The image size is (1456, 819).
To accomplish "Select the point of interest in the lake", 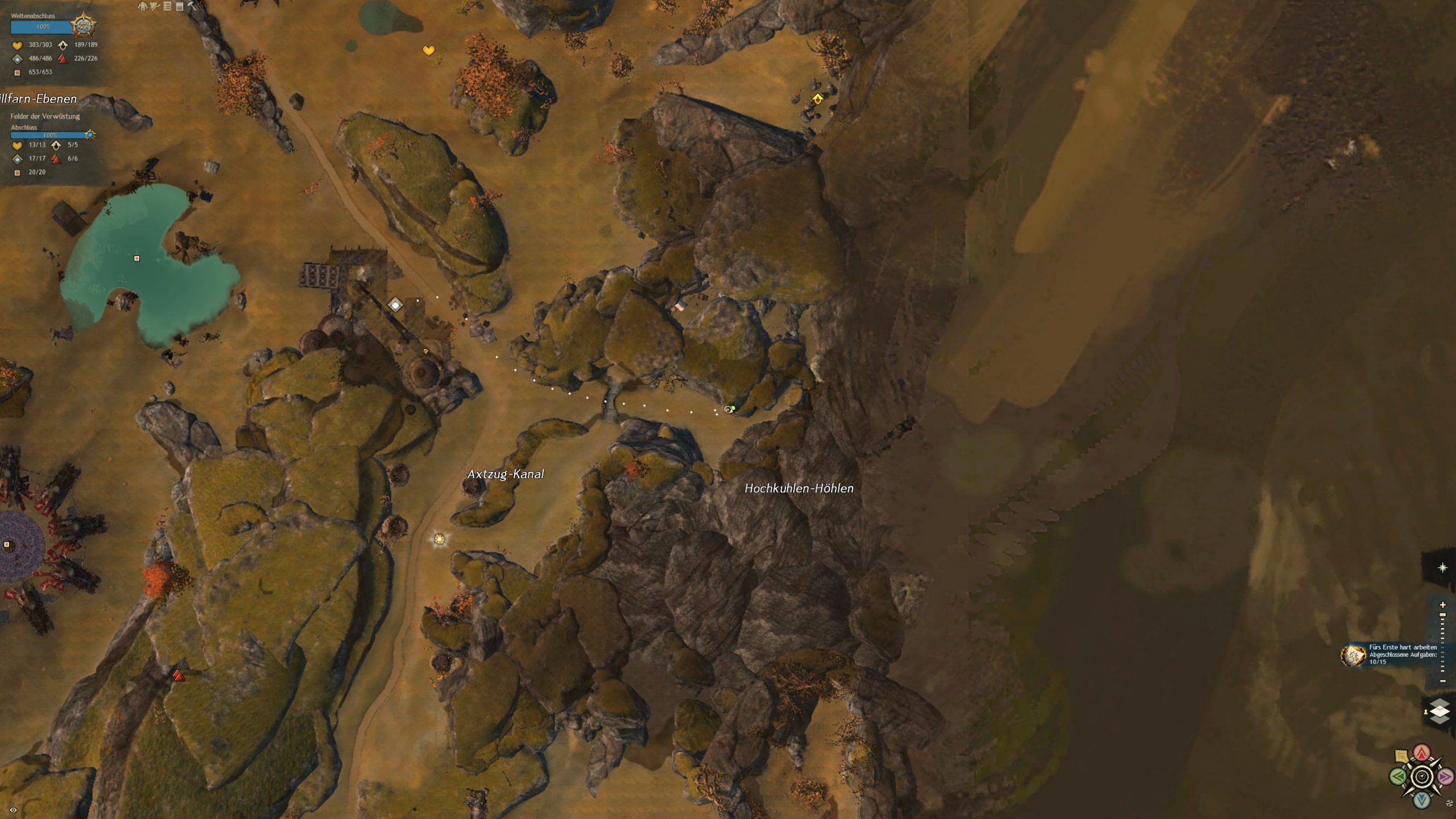I will click(136, 258).
